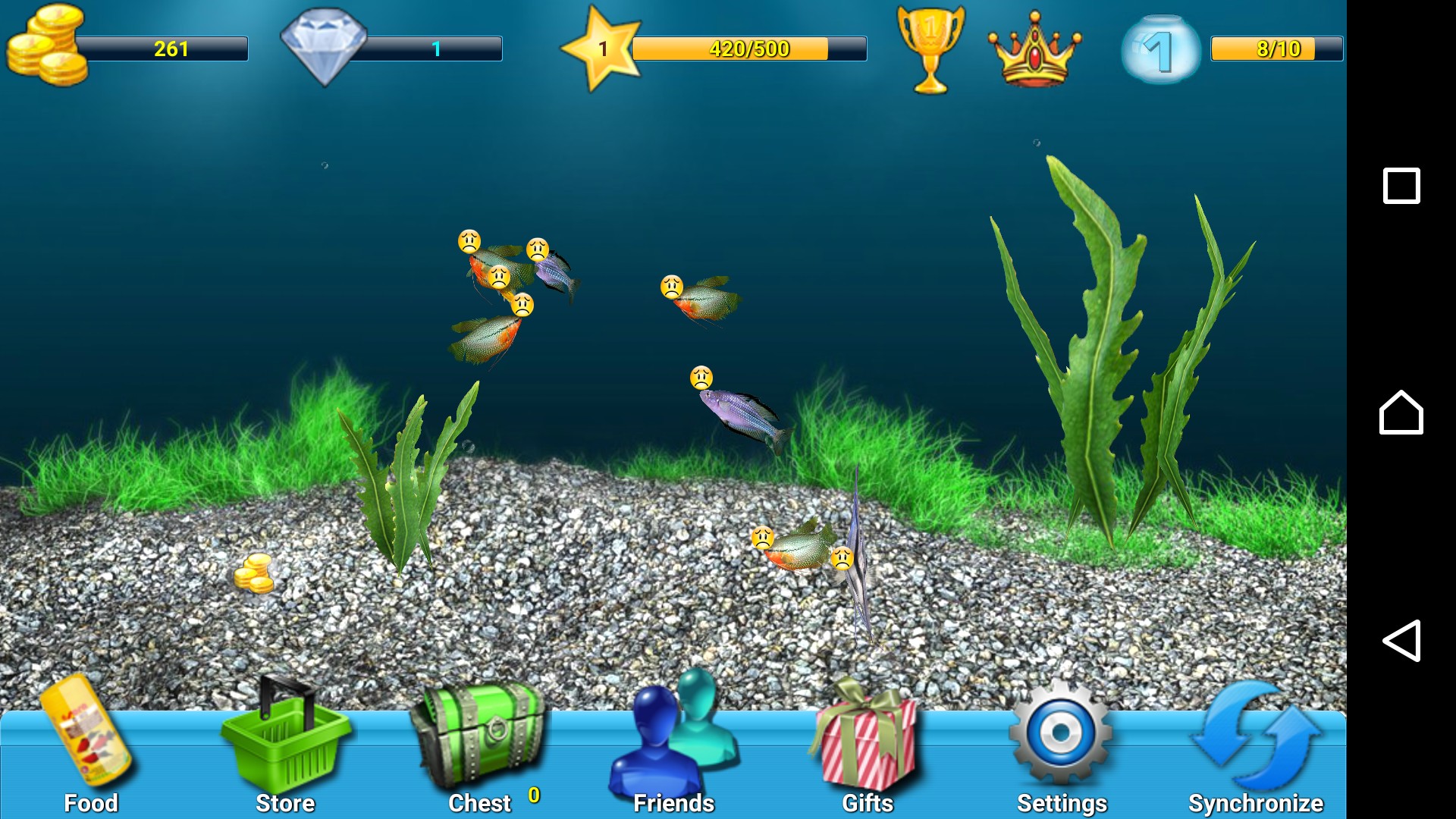Show the Friends list
Viewport: 1456px width, 819px height.
pyautogui.click(x=673, y=747)
